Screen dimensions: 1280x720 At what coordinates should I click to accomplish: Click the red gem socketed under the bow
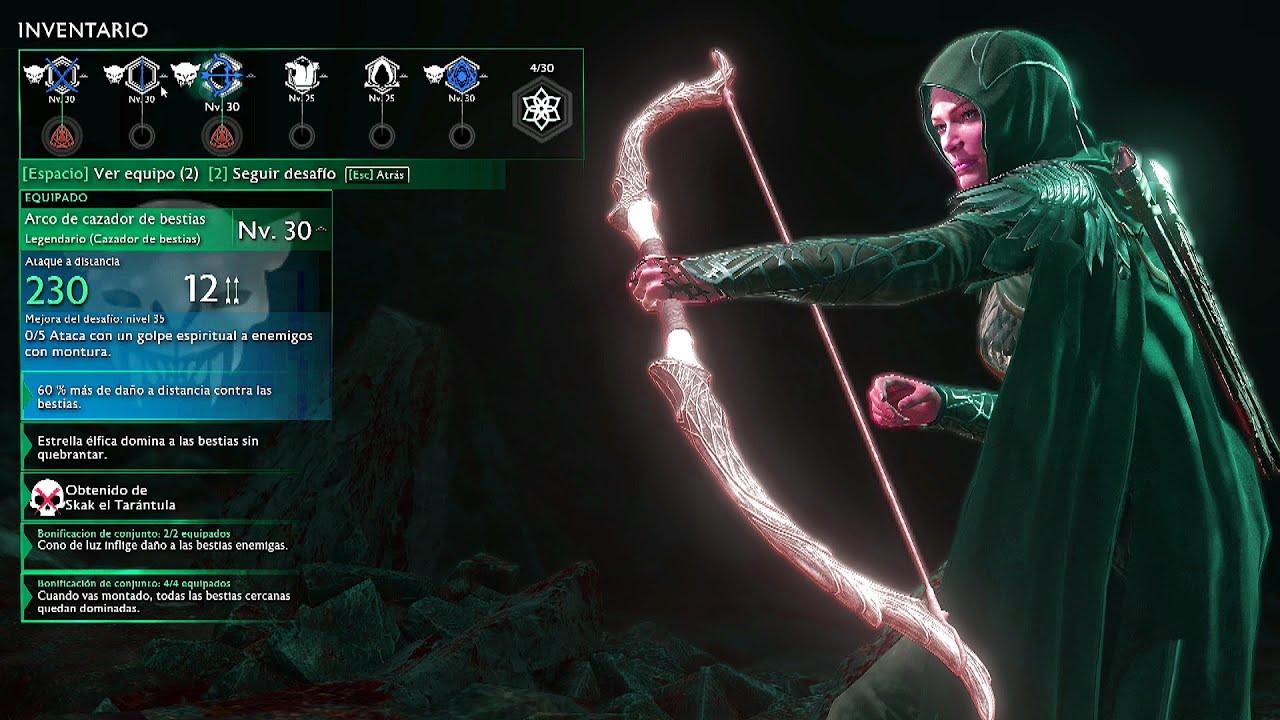pos(222,135)
